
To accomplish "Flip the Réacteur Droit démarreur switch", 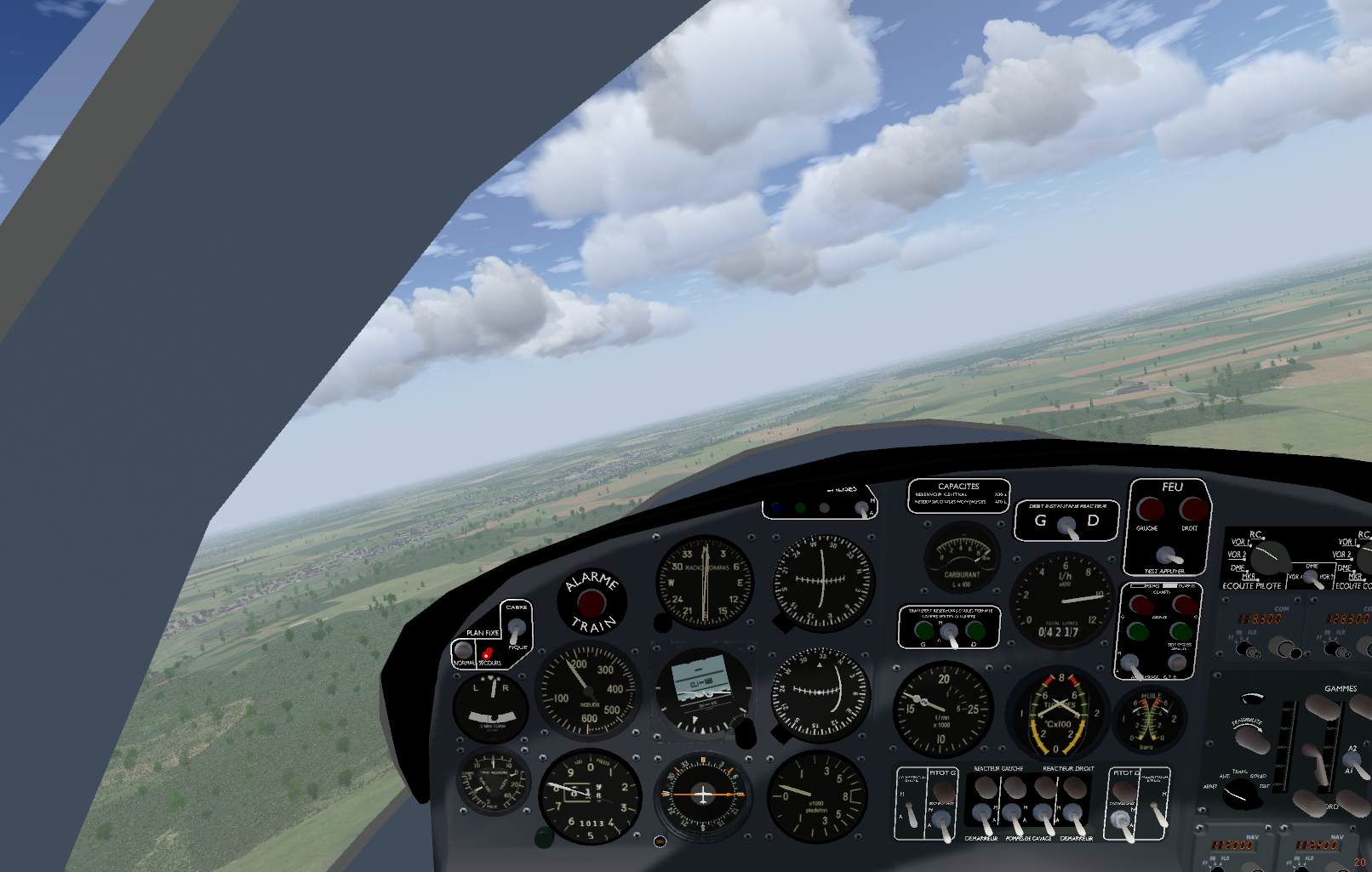I will 1075,819.
